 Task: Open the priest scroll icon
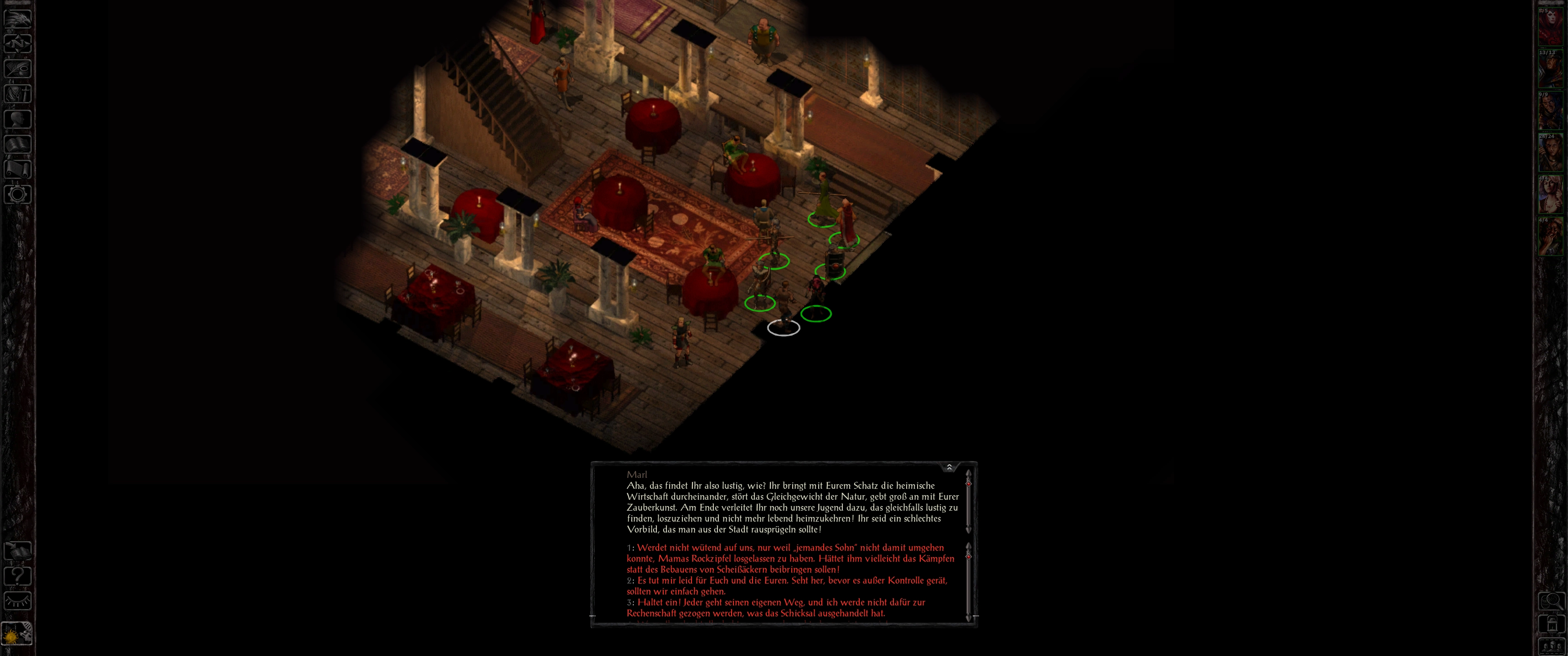coord(17,169)
